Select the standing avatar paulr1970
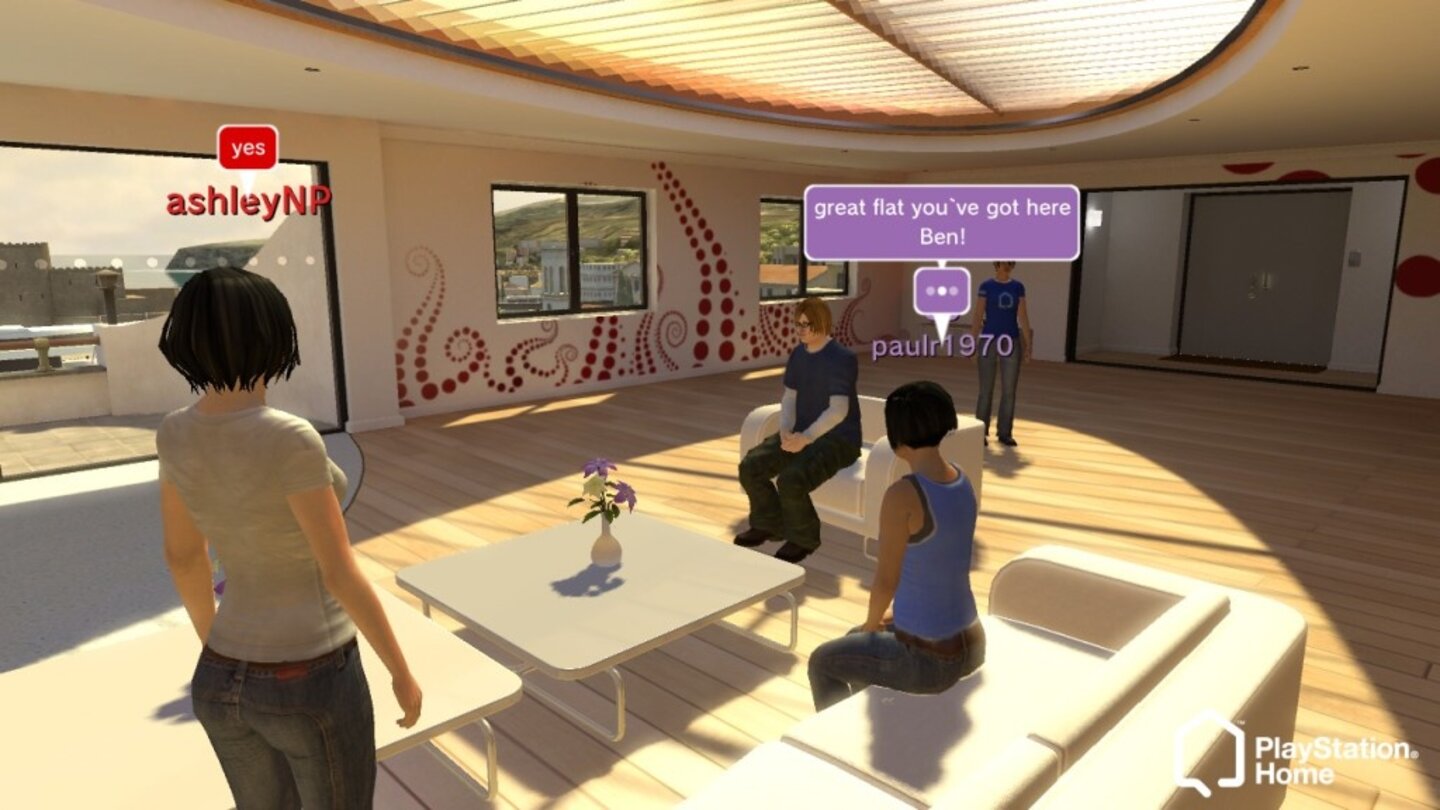This screenshot has width=1440, height=810. [1000, 350]
